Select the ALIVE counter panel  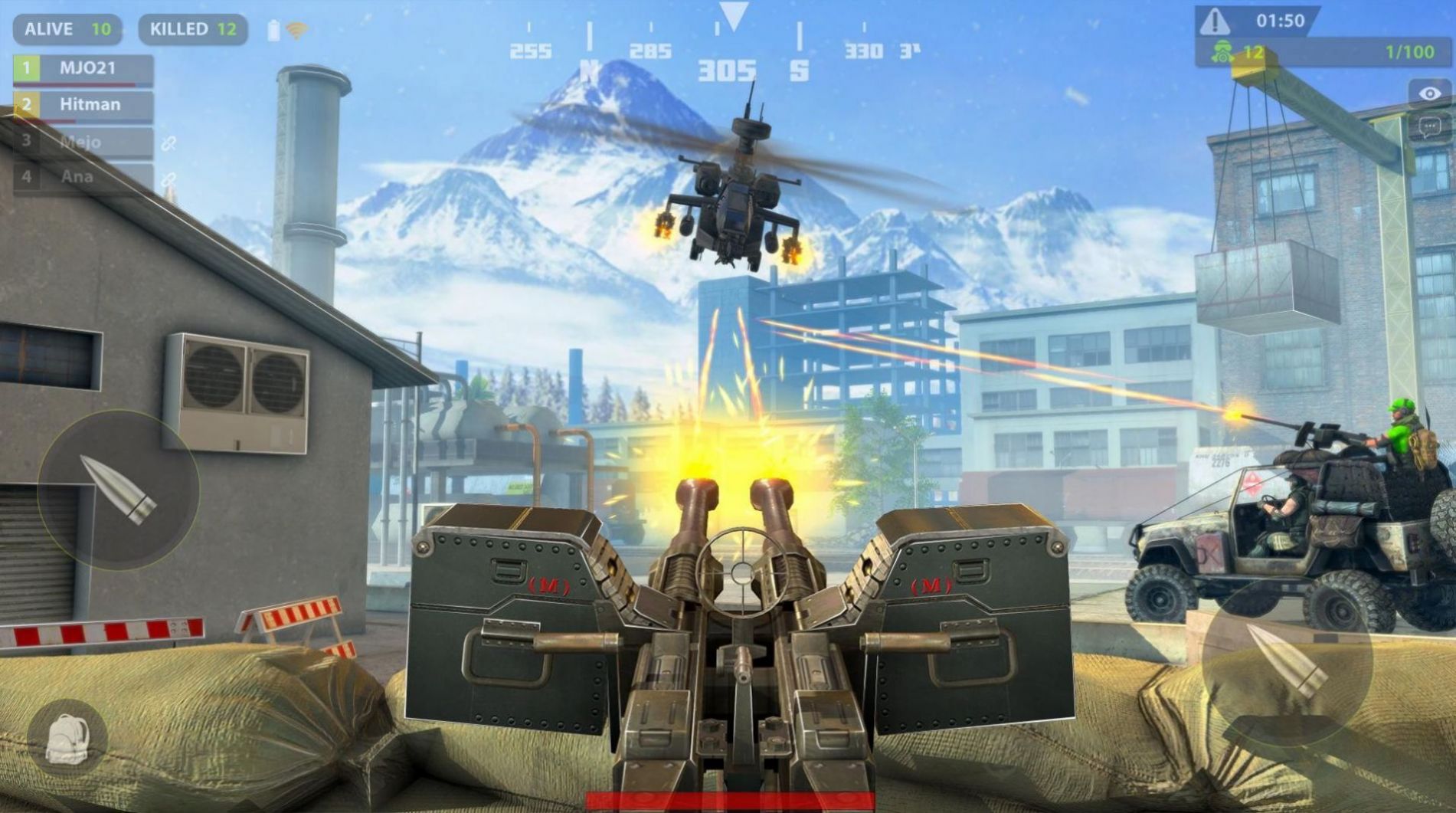pyautogui.click(x=67, y=29)
